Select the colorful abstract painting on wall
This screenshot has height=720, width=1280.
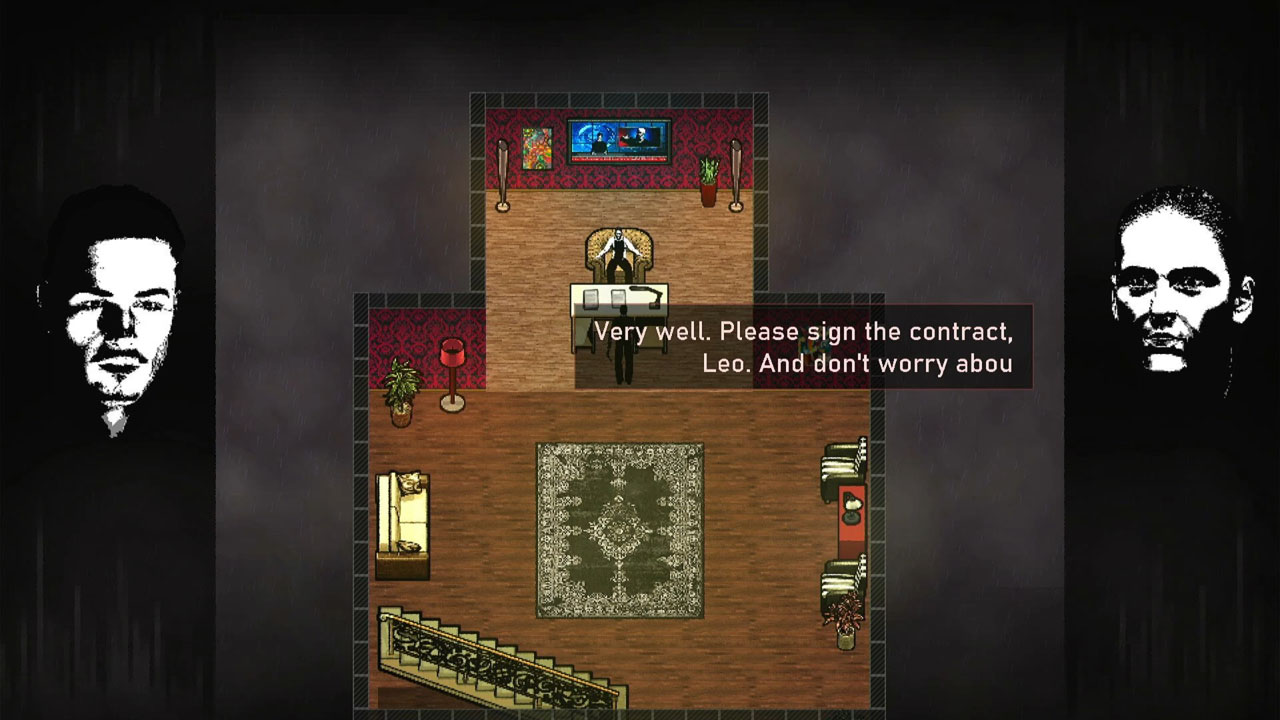[x=537, y=150]
